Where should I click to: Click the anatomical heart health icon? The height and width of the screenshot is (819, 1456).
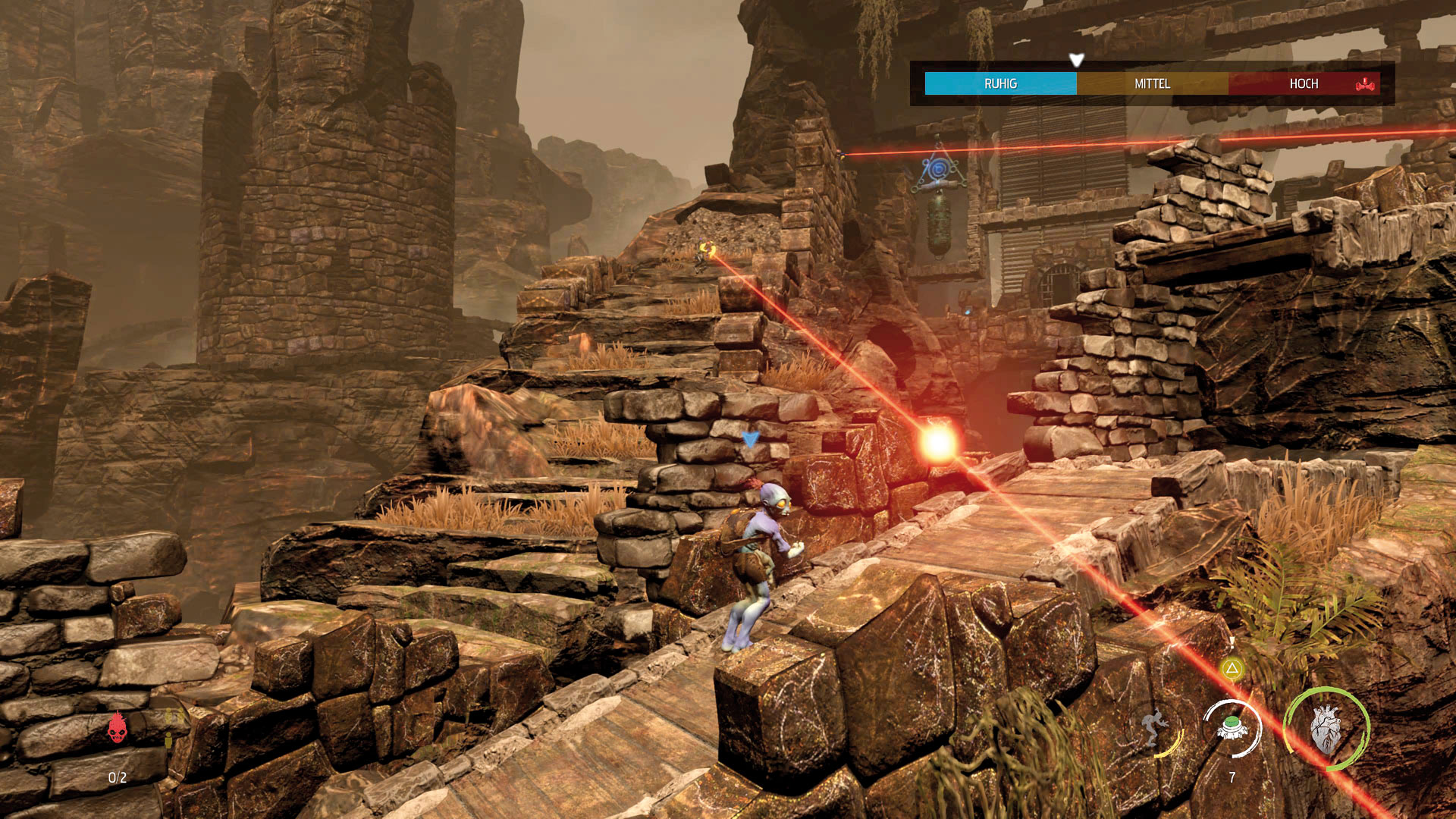coord(1326,729)
